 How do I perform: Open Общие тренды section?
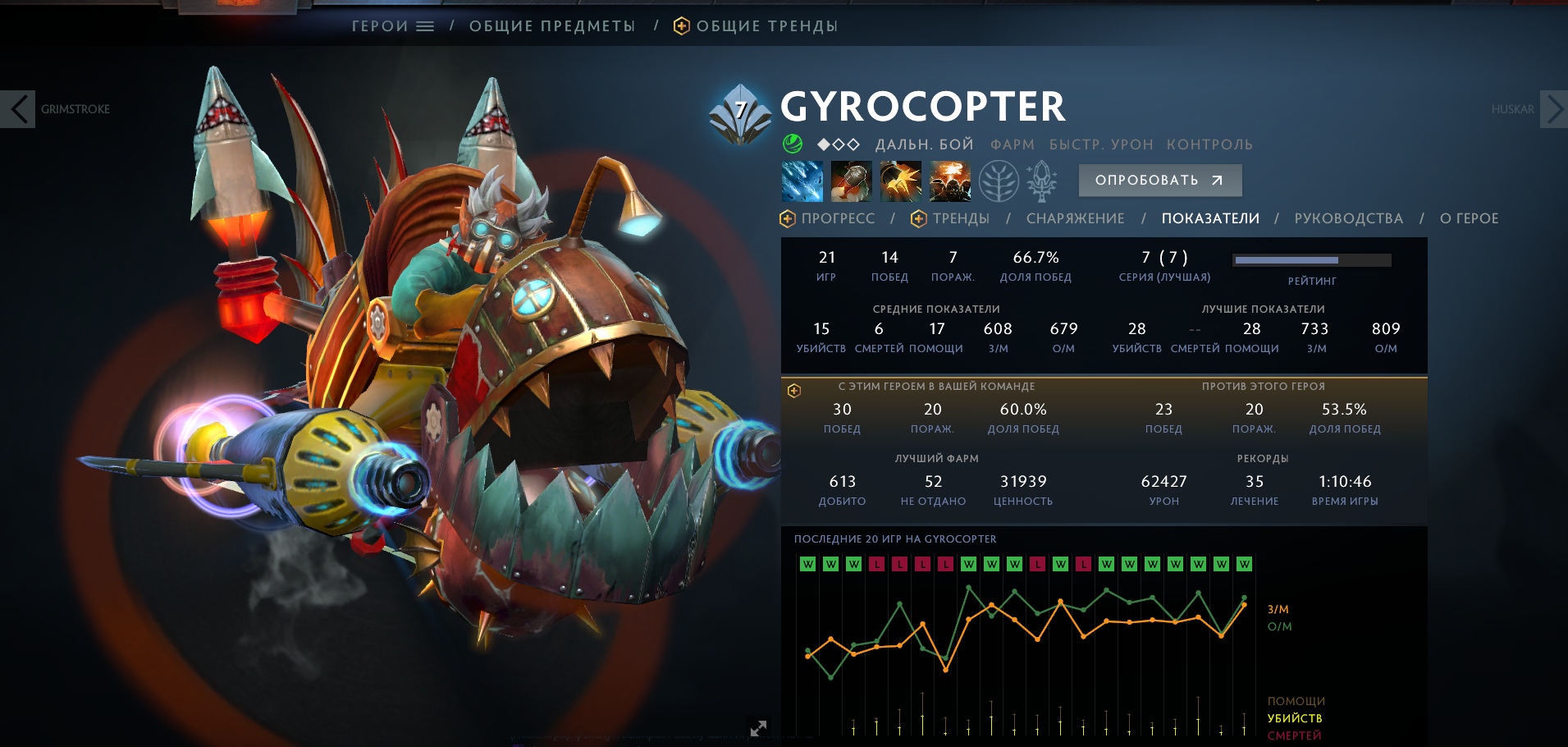click(756, 26)
